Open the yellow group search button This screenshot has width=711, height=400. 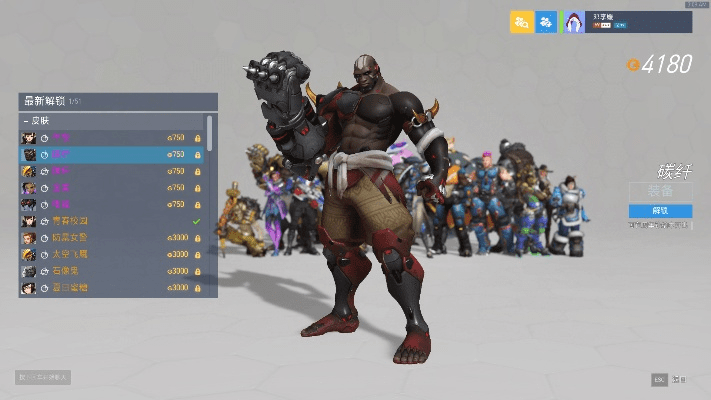(520, 22)
